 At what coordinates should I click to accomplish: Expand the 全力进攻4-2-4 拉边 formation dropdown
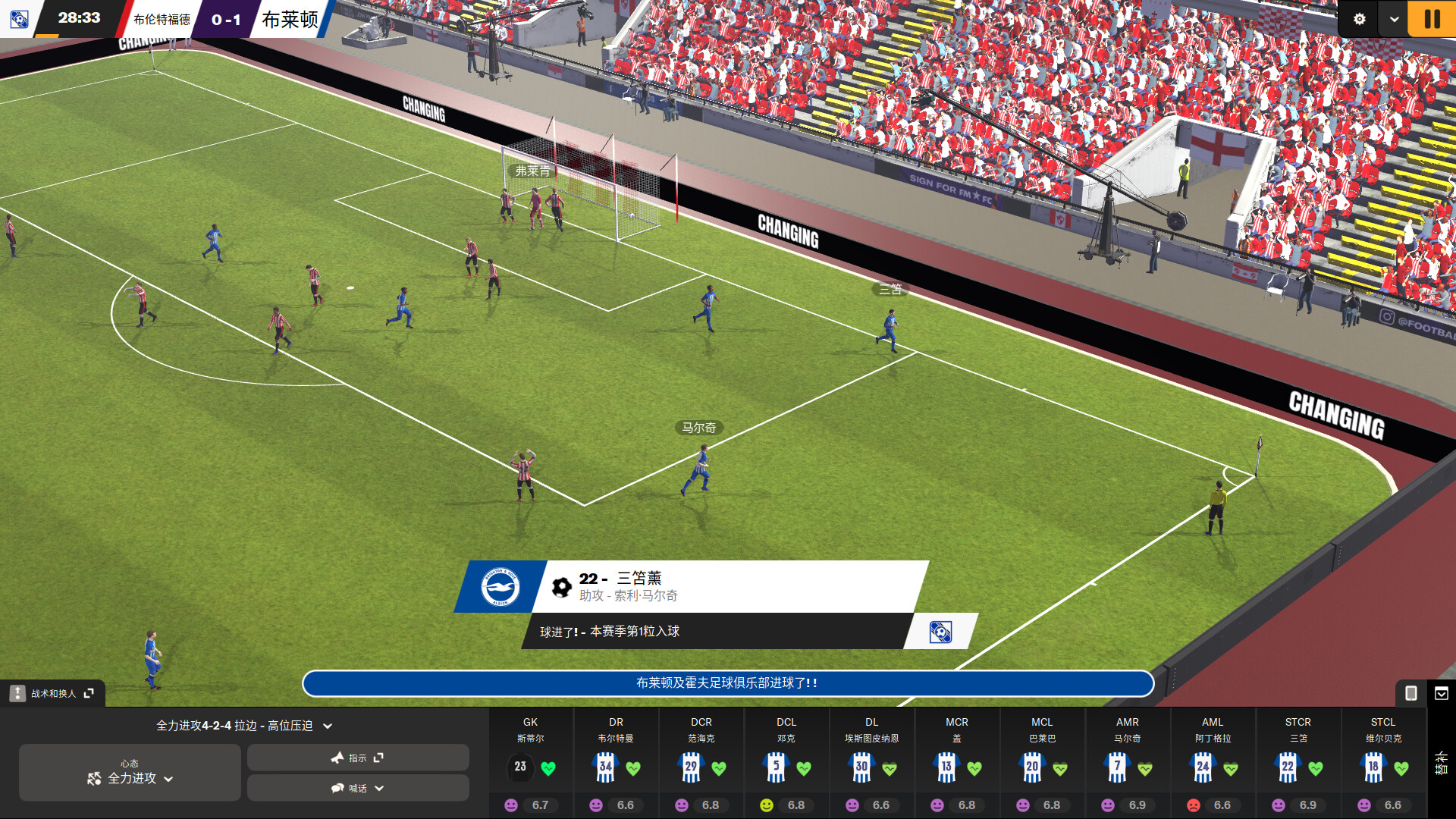pos(241,725)
